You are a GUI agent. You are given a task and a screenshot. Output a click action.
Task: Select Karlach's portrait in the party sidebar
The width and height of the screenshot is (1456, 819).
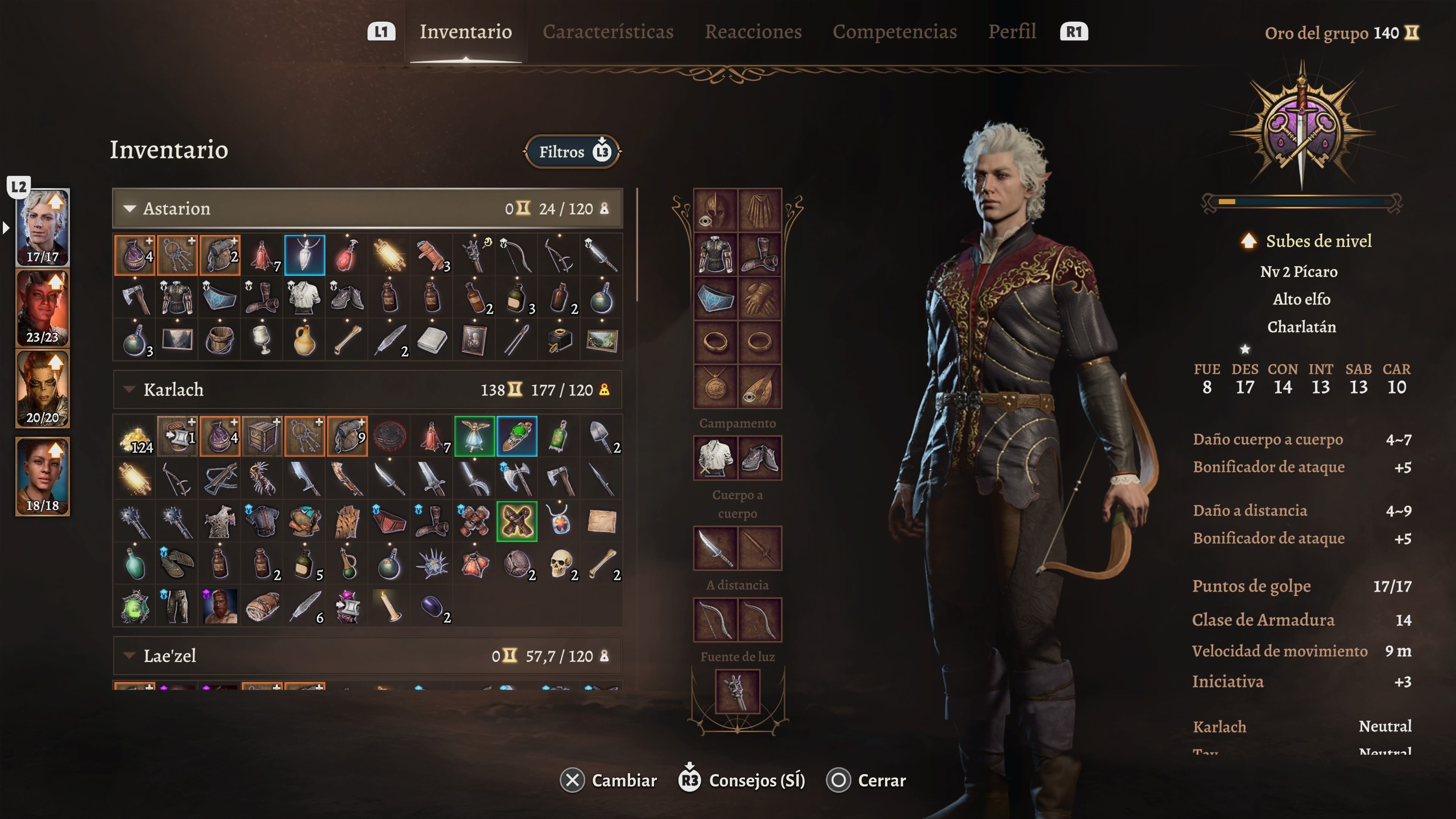click(42, 308)
